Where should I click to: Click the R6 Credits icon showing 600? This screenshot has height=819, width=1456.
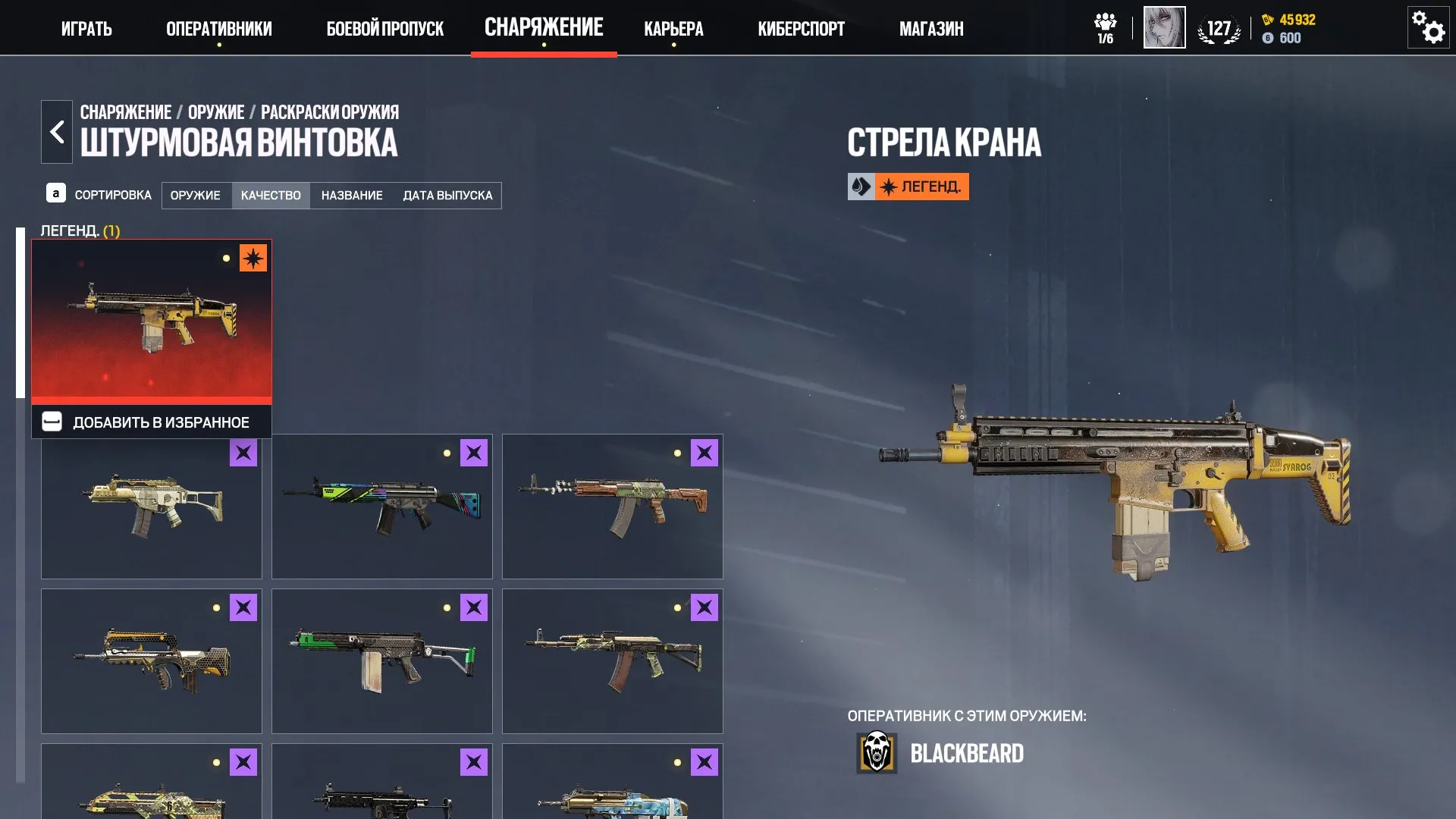1268,38
